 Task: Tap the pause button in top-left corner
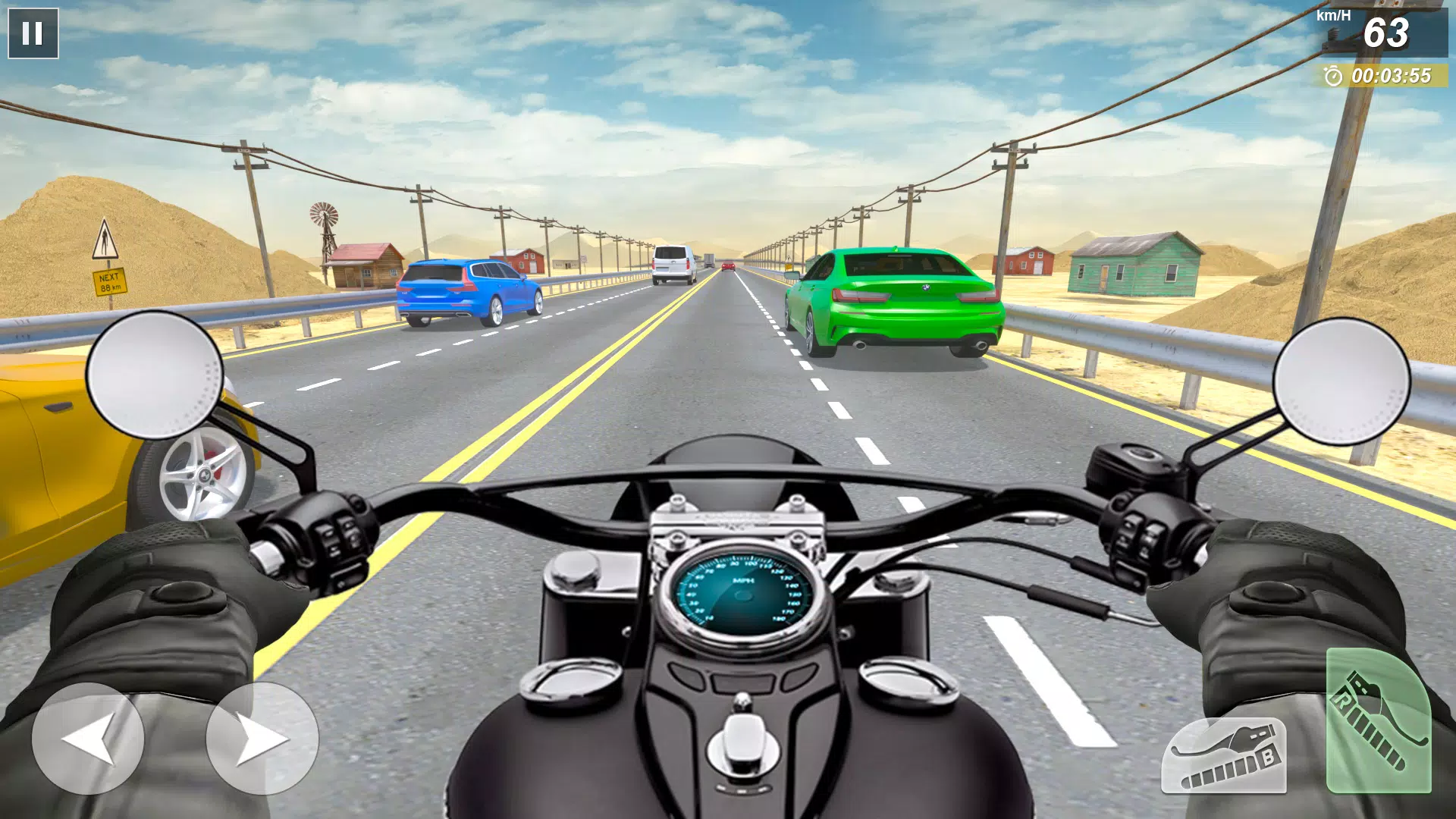[33, 33]
